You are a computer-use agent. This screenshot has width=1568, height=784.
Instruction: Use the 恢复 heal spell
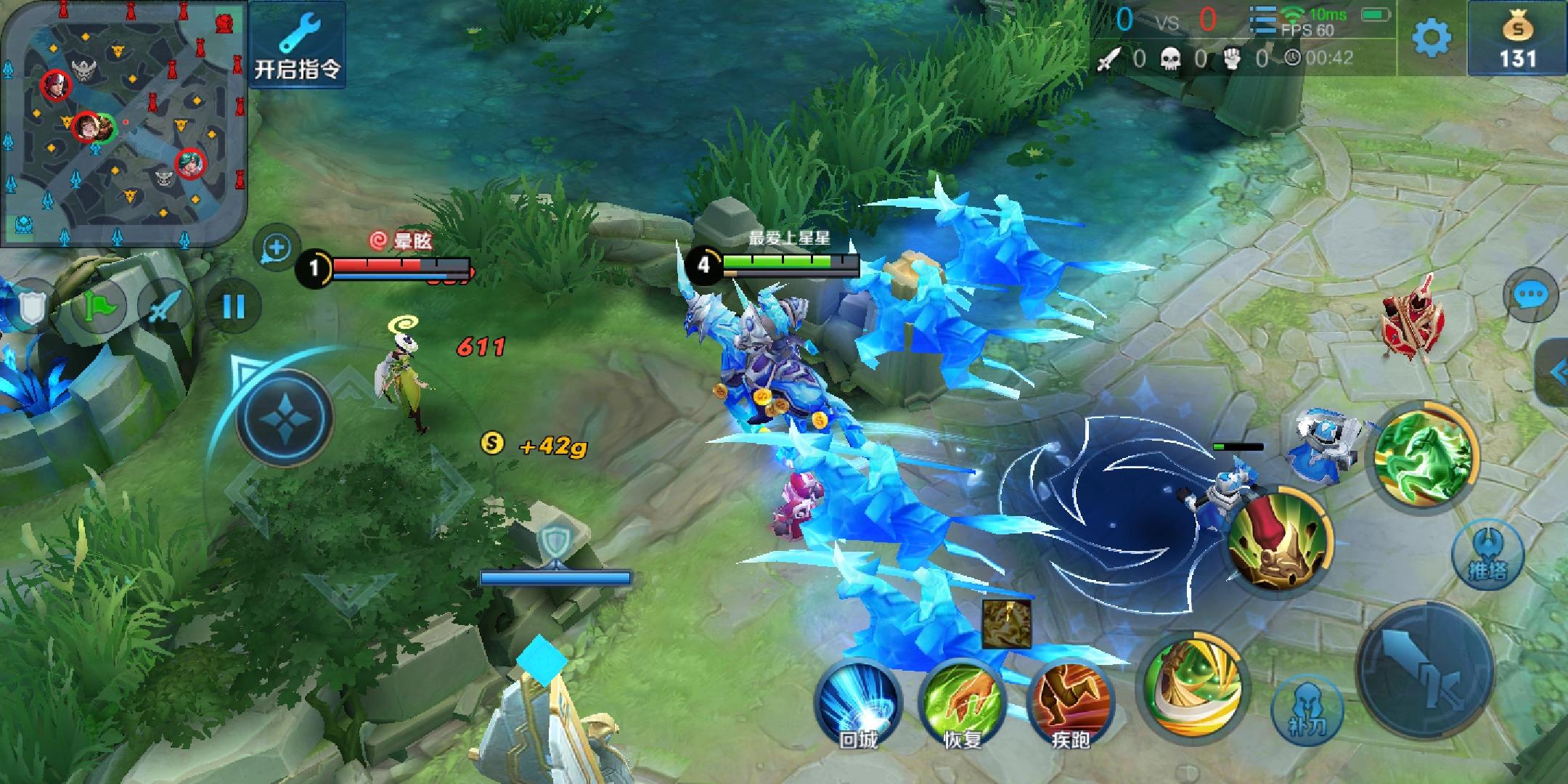click(963, 705)
